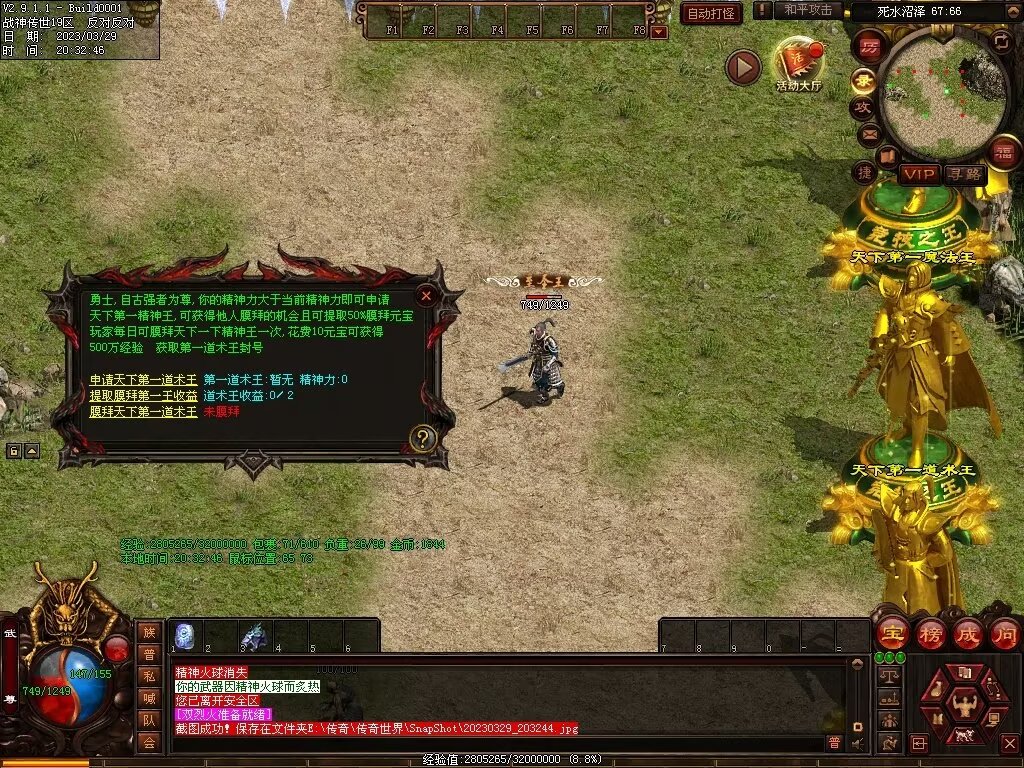Open the VIP panel
1024x768 pixels.
point(919,175)
